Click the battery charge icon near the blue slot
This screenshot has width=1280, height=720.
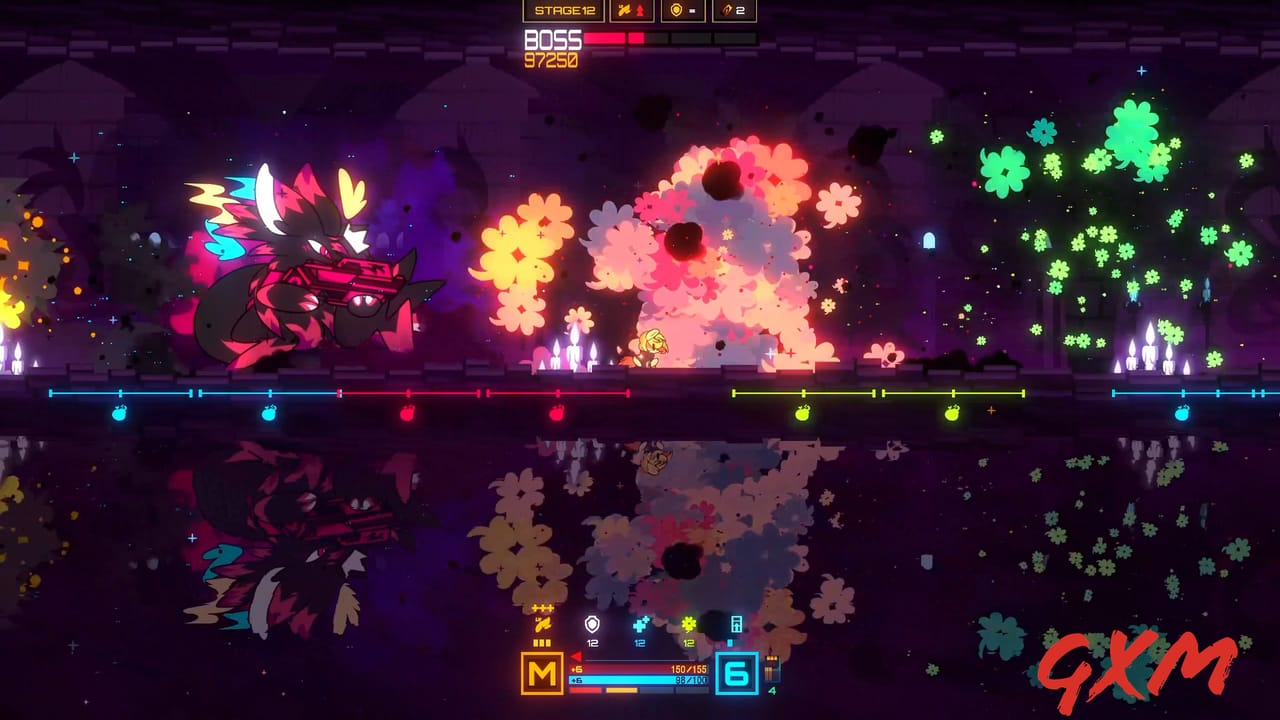click(x=737, y=624)
